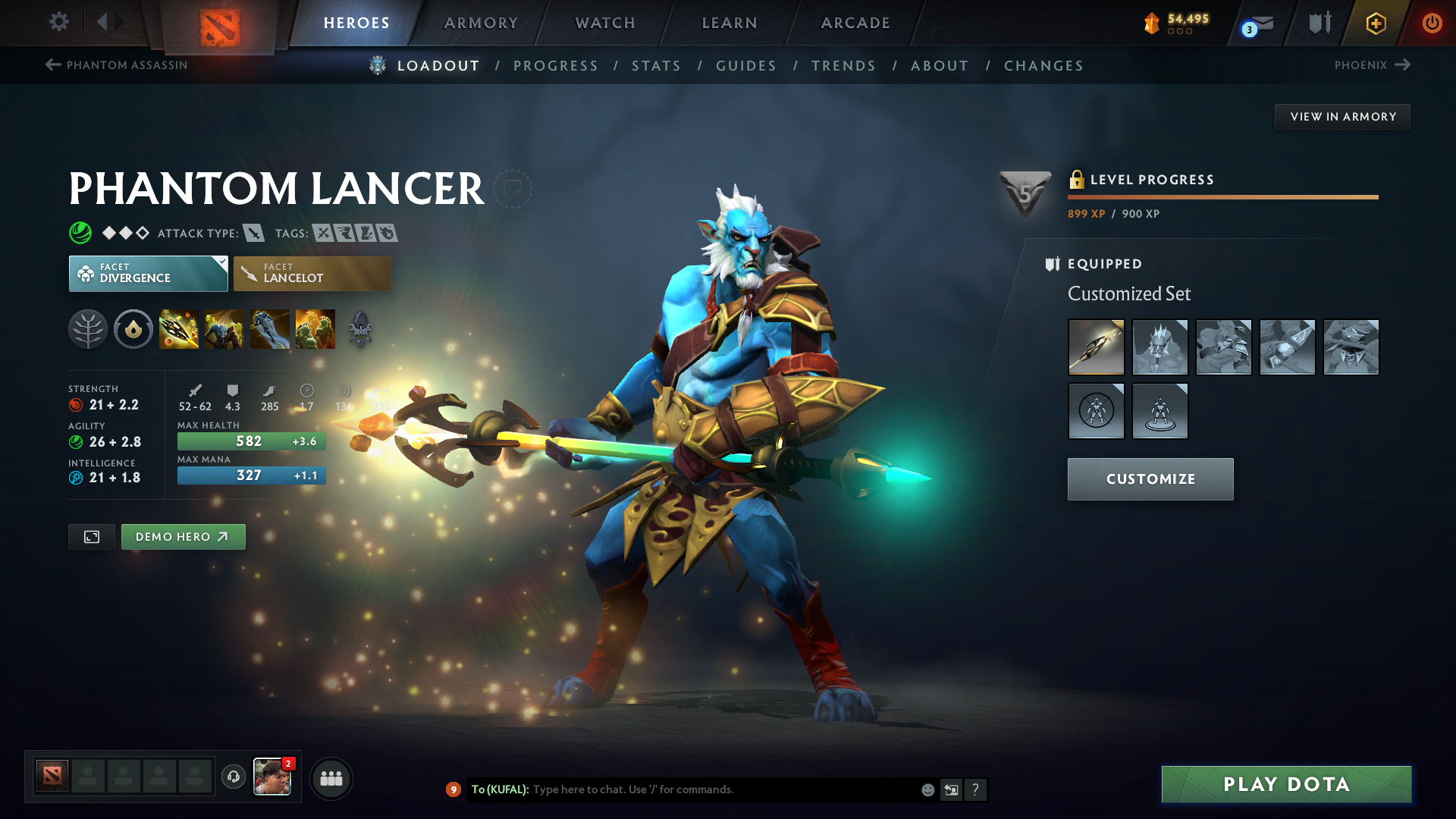Open the ARMORY menu

tap(481, 23)
